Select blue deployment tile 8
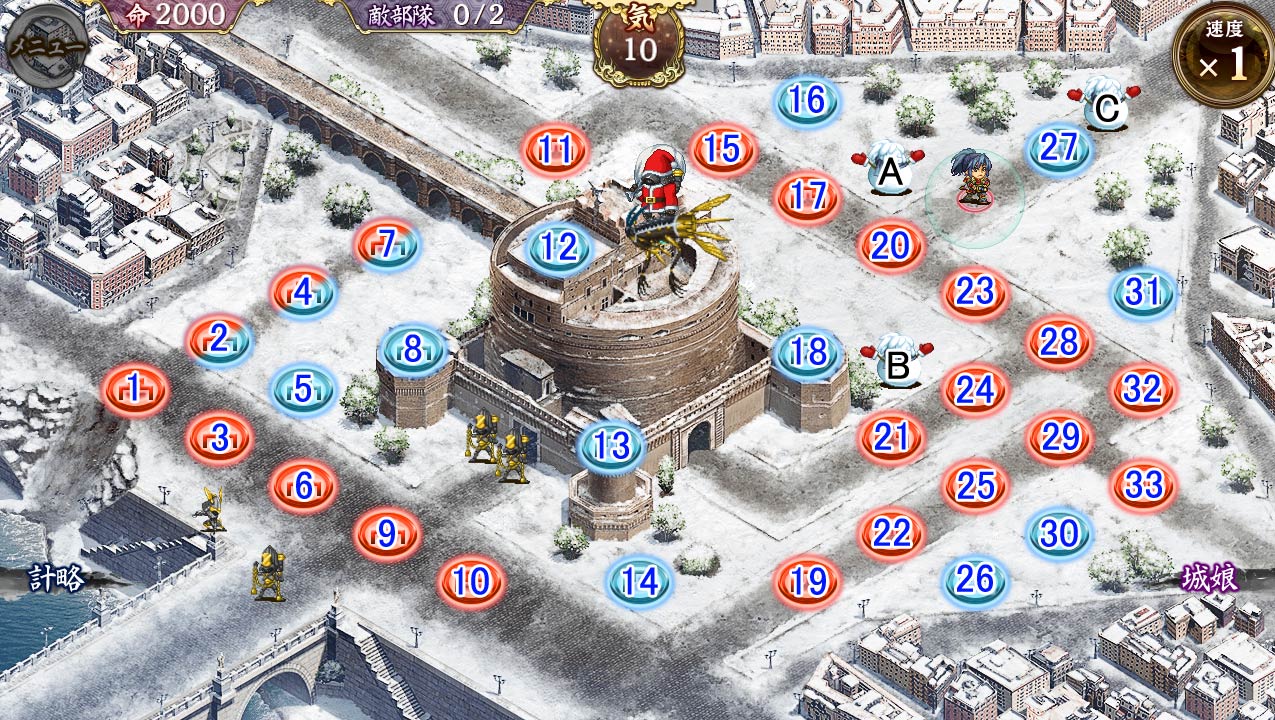Viewport: 1275px width, 720px height. pos(412,350)
